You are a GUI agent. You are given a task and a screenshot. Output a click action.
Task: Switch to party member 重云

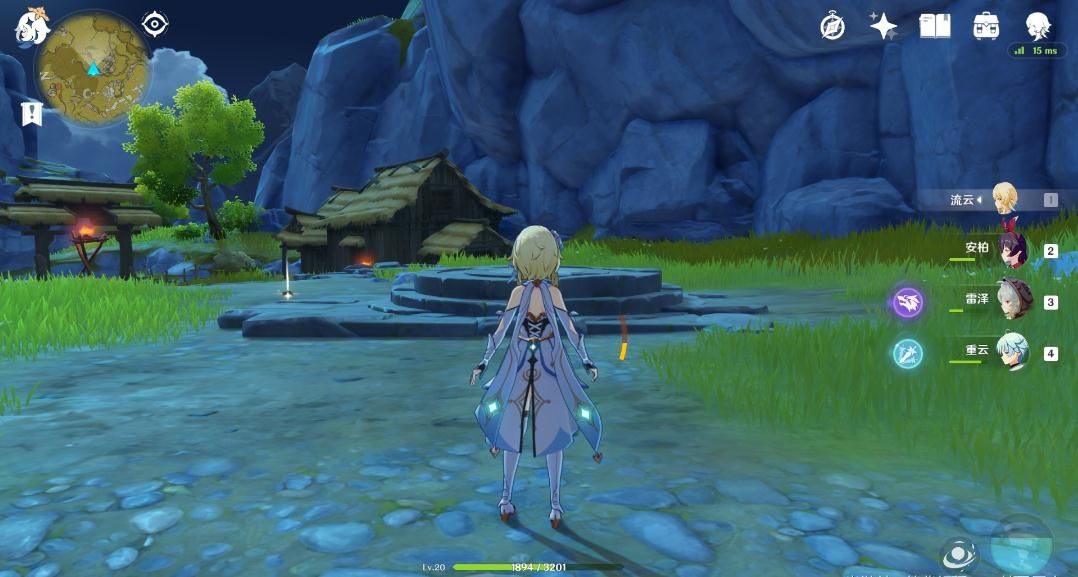pyautogui.click(x=1012, y=352)
